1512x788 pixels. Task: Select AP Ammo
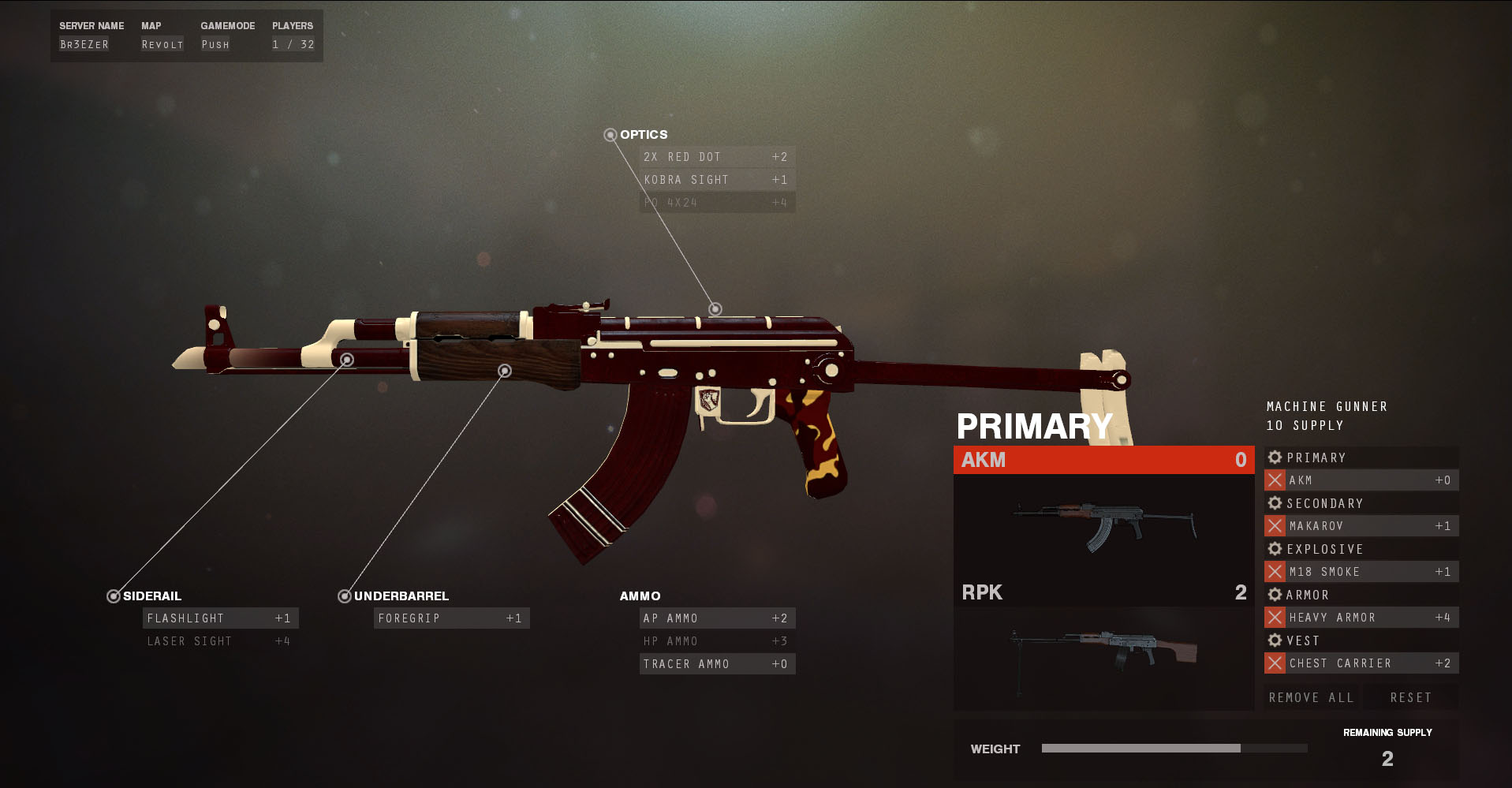pos(716,618)
